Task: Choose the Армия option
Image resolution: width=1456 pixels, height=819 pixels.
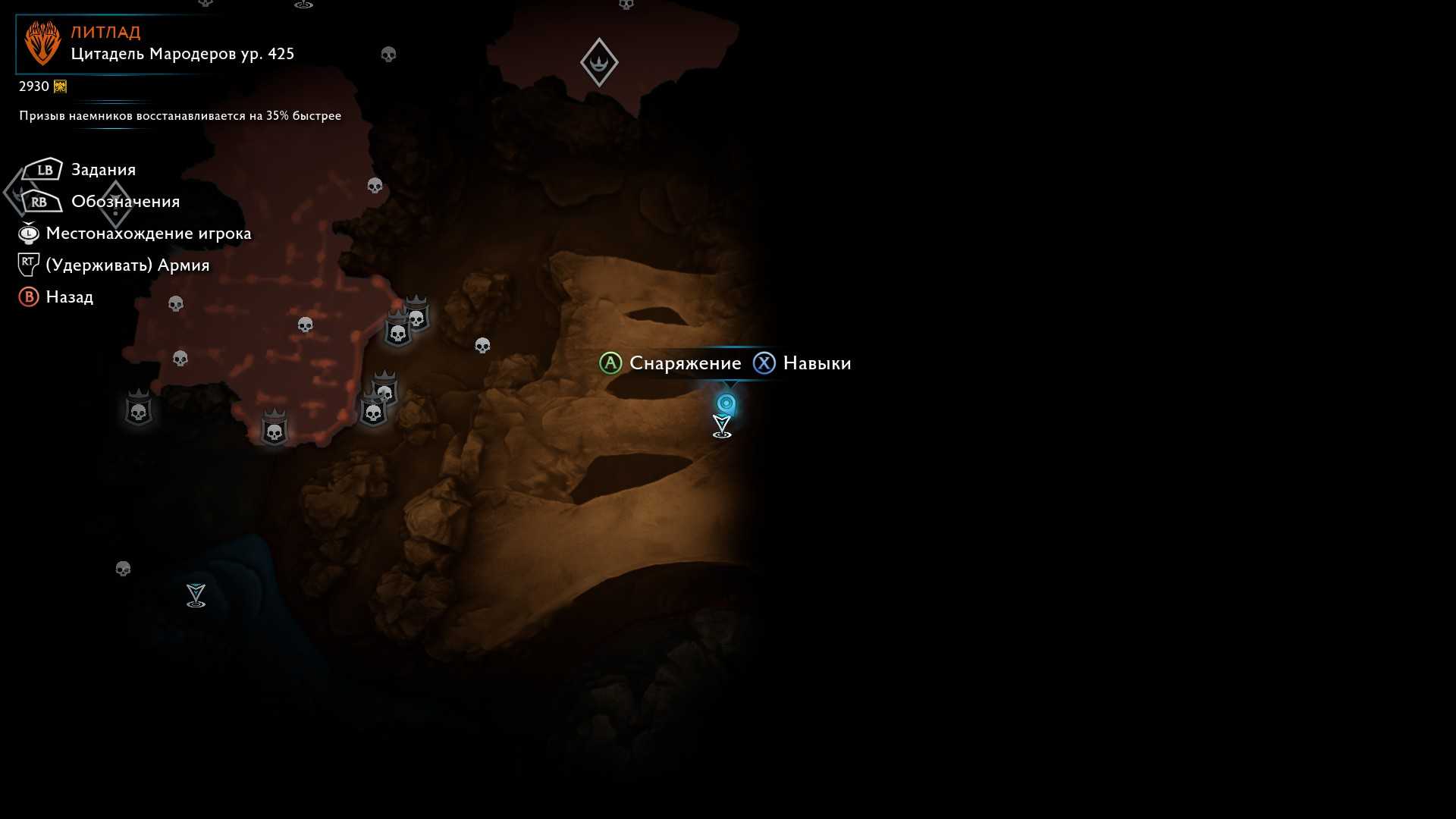Action: [x=127, y=265]
